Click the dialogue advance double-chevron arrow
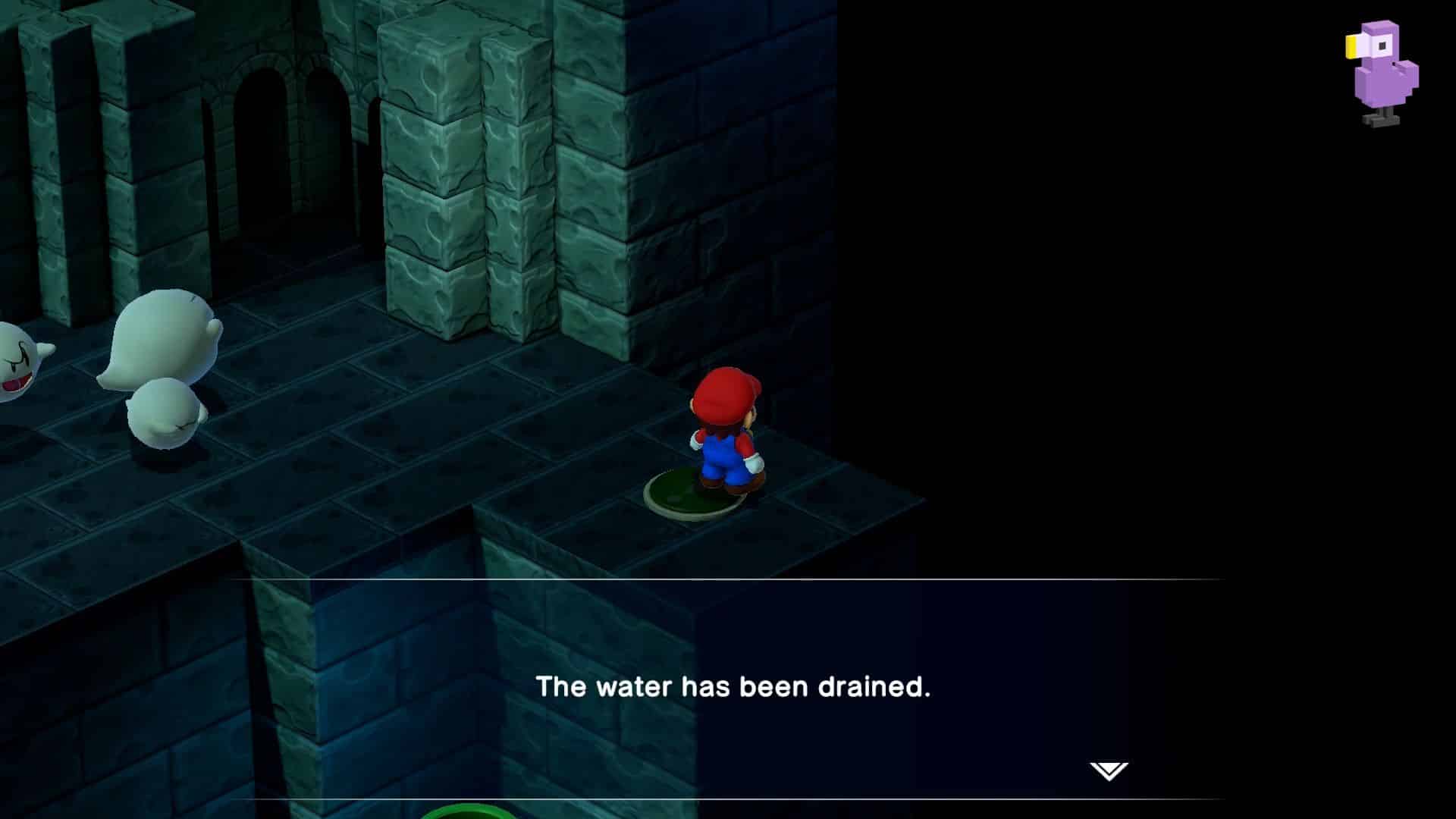 click(1108, 772)
